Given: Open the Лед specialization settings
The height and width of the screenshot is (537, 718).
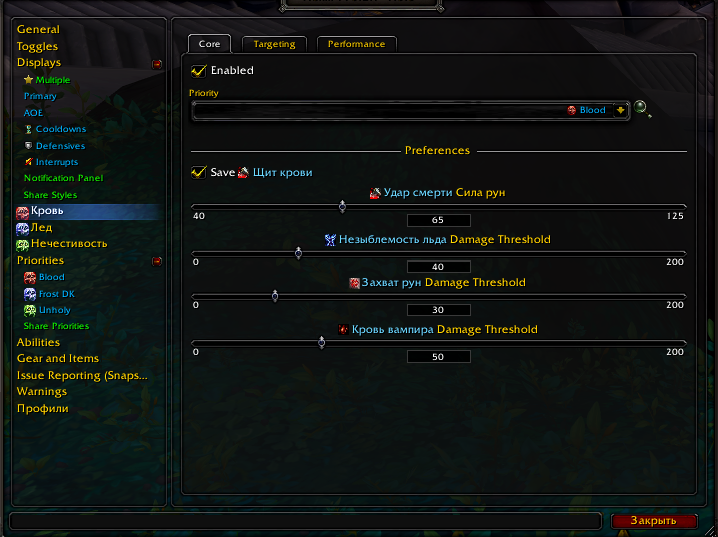Looking at the screenshot, I should (41, 228).
